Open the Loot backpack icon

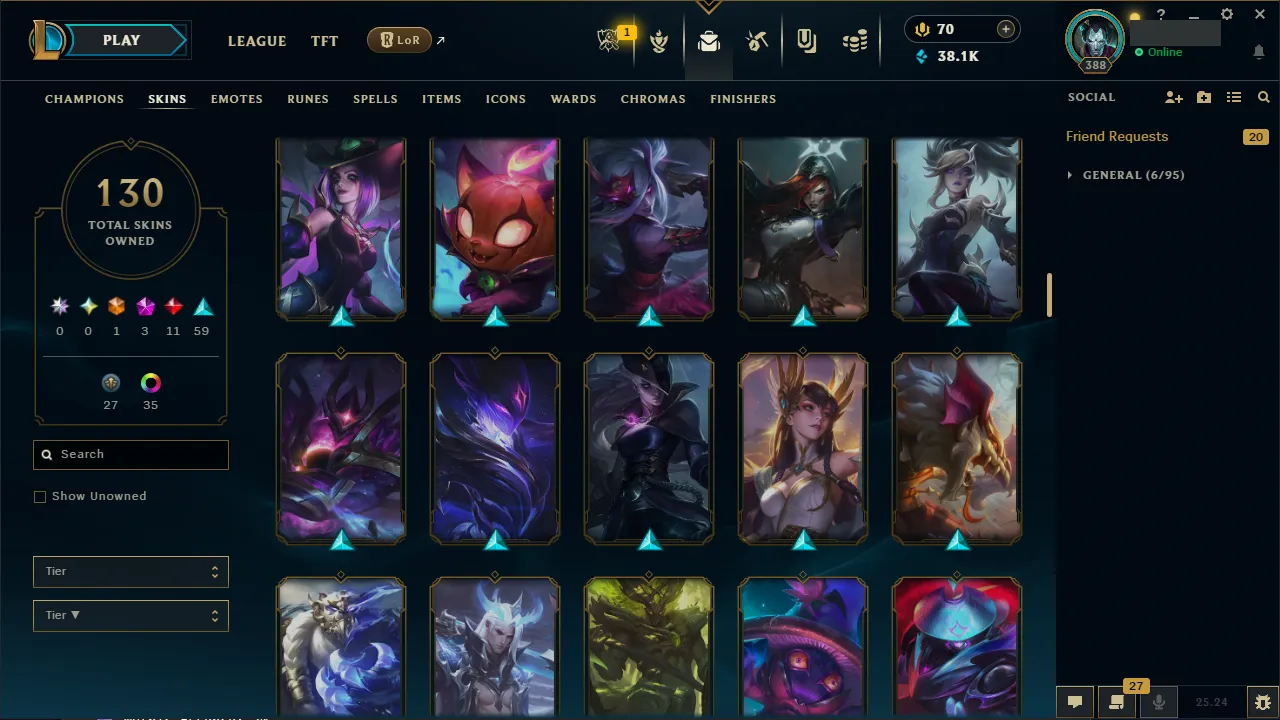708,41
